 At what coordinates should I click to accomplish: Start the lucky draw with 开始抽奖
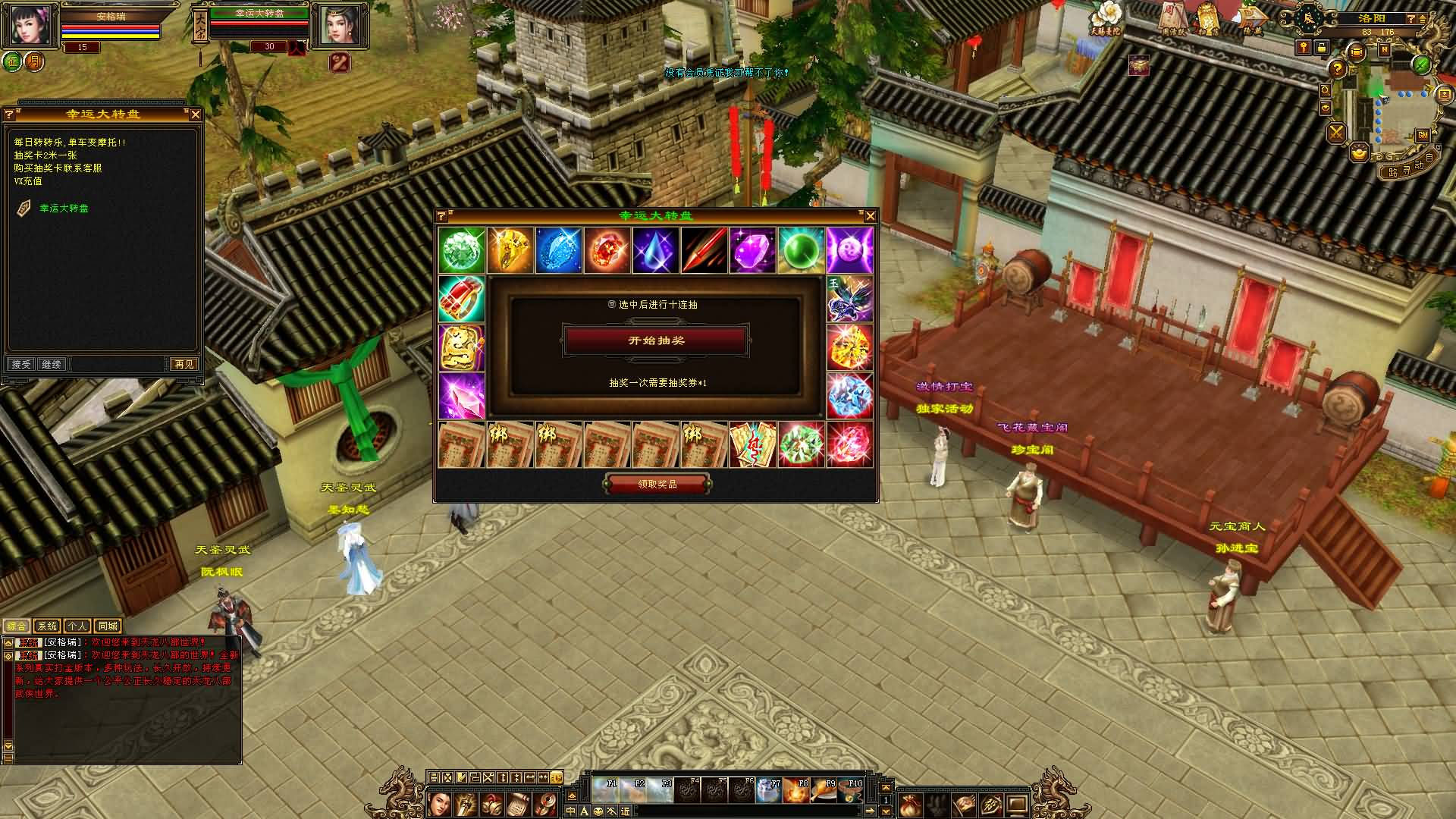click(x=656, y=340)
